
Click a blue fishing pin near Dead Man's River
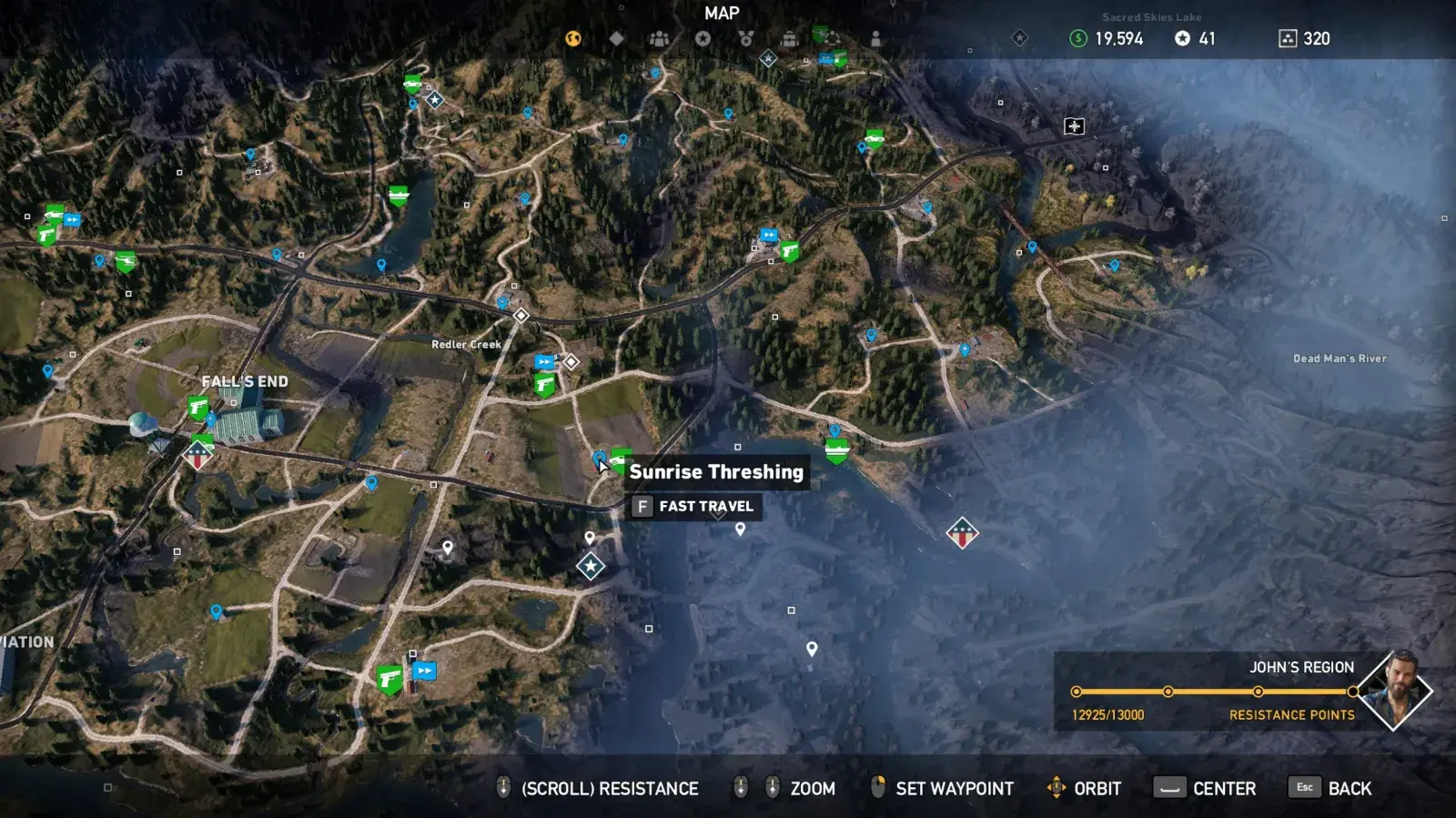1116,267
